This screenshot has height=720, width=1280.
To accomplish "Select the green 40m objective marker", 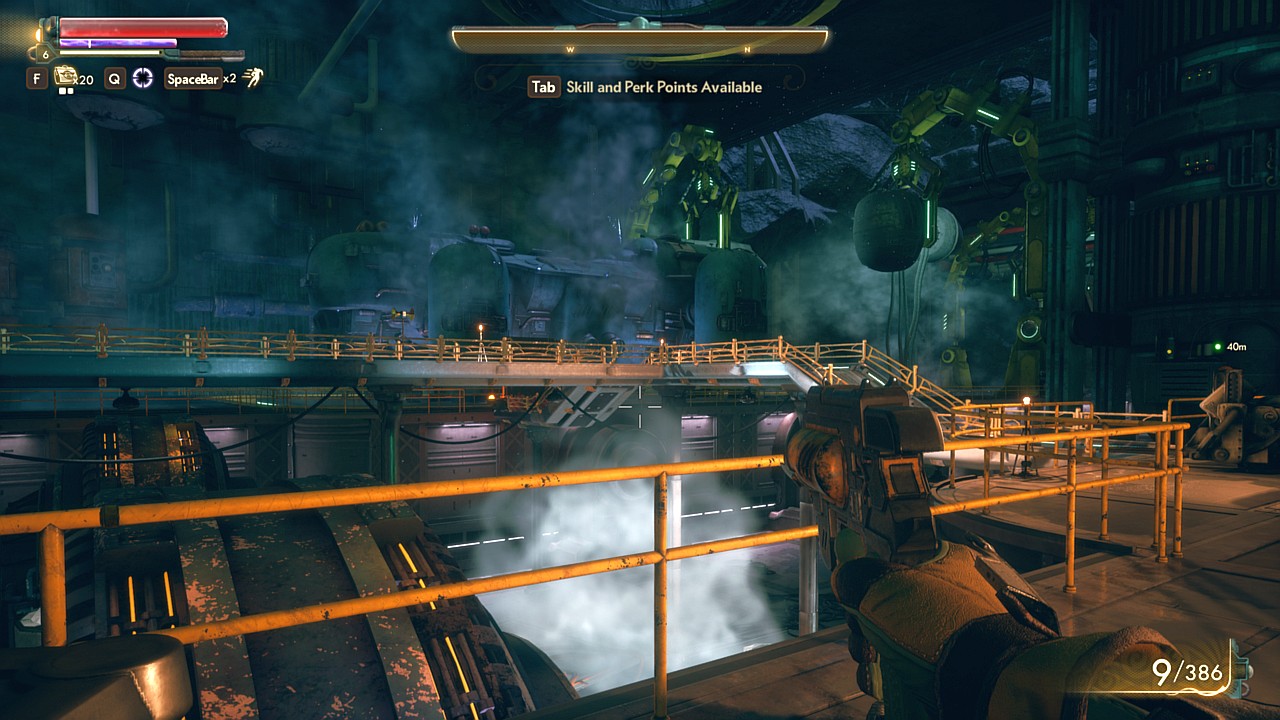I will [1217, 347].
